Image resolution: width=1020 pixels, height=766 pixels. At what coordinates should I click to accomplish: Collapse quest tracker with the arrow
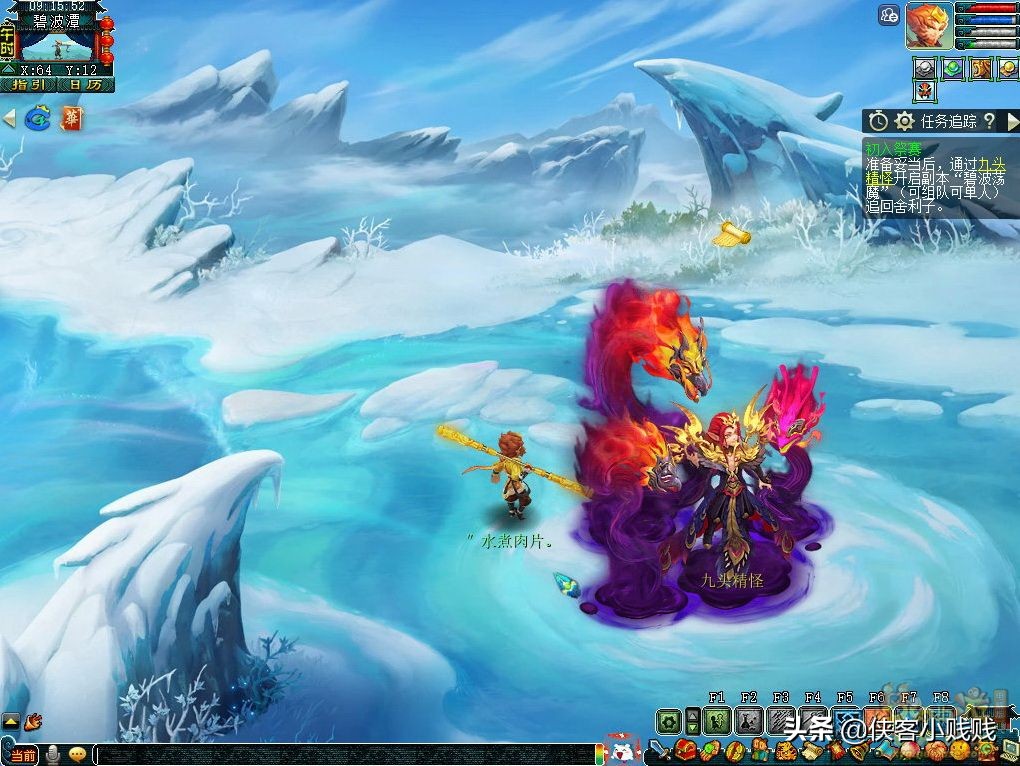[x=1011, y=121]
